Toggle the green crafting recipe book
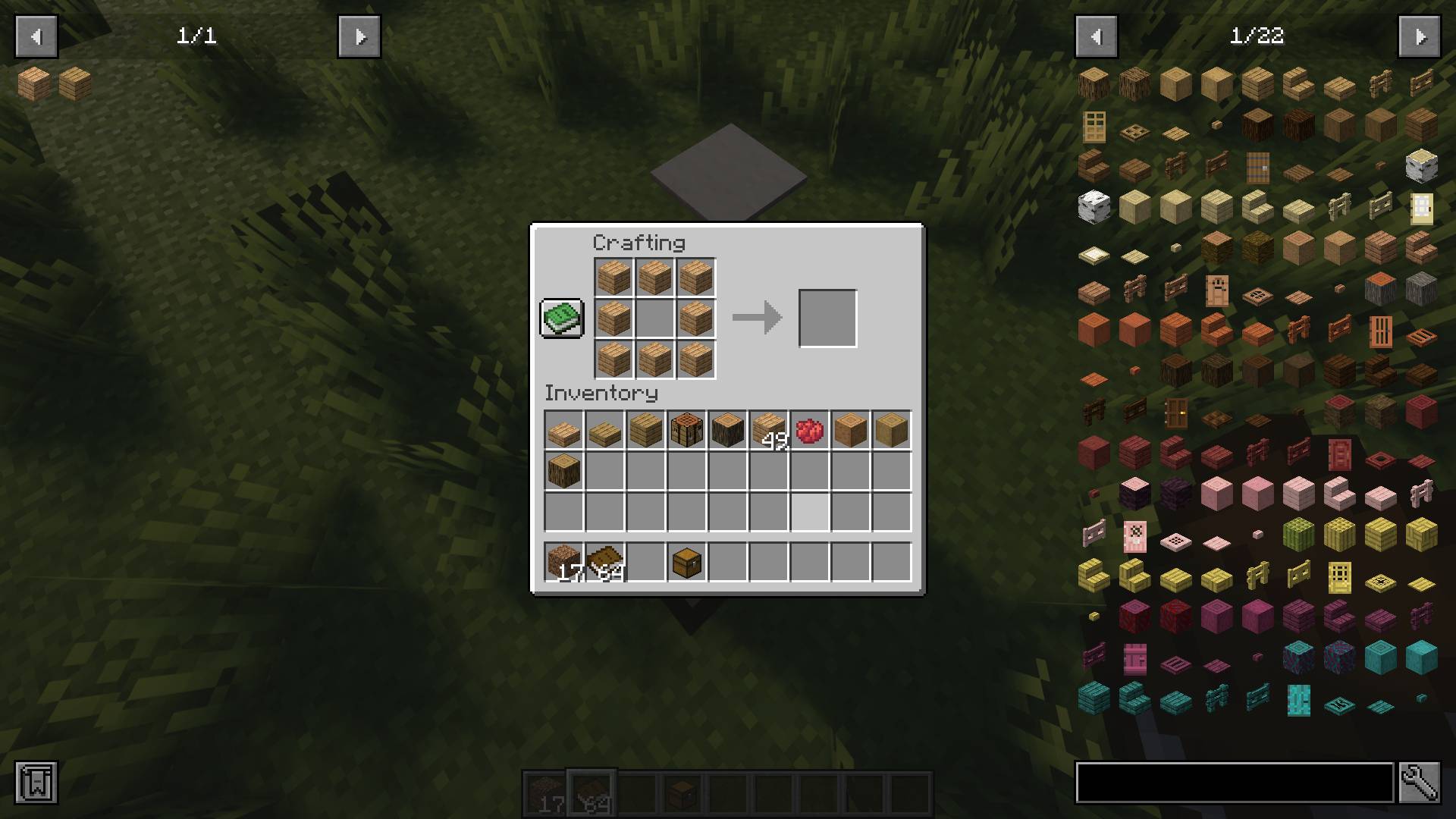 [561, 318]
